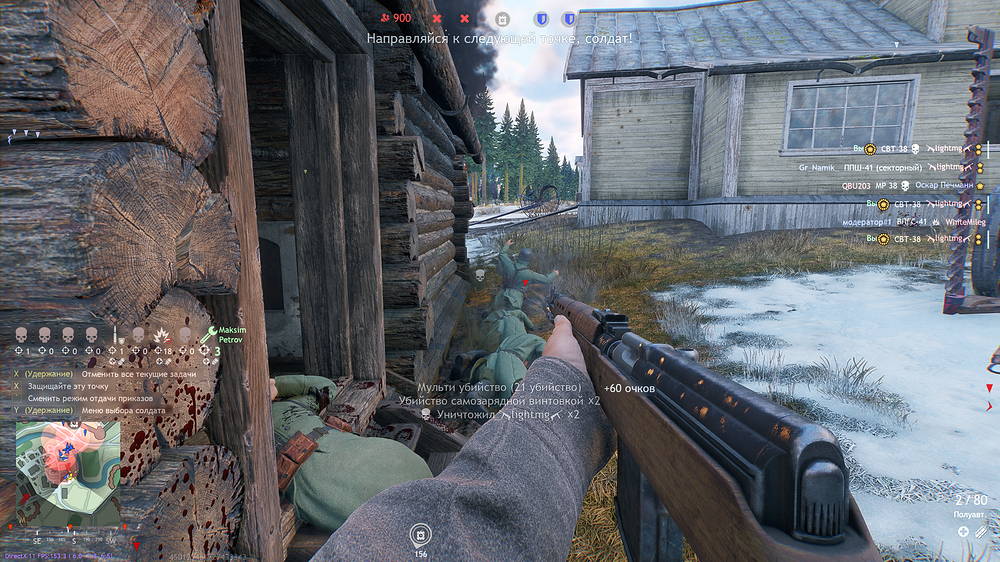Screen dimensions: 1000x562
Task: Click the compass strip below the minimap
Action: pyautogui.click(x=68, y=538)
